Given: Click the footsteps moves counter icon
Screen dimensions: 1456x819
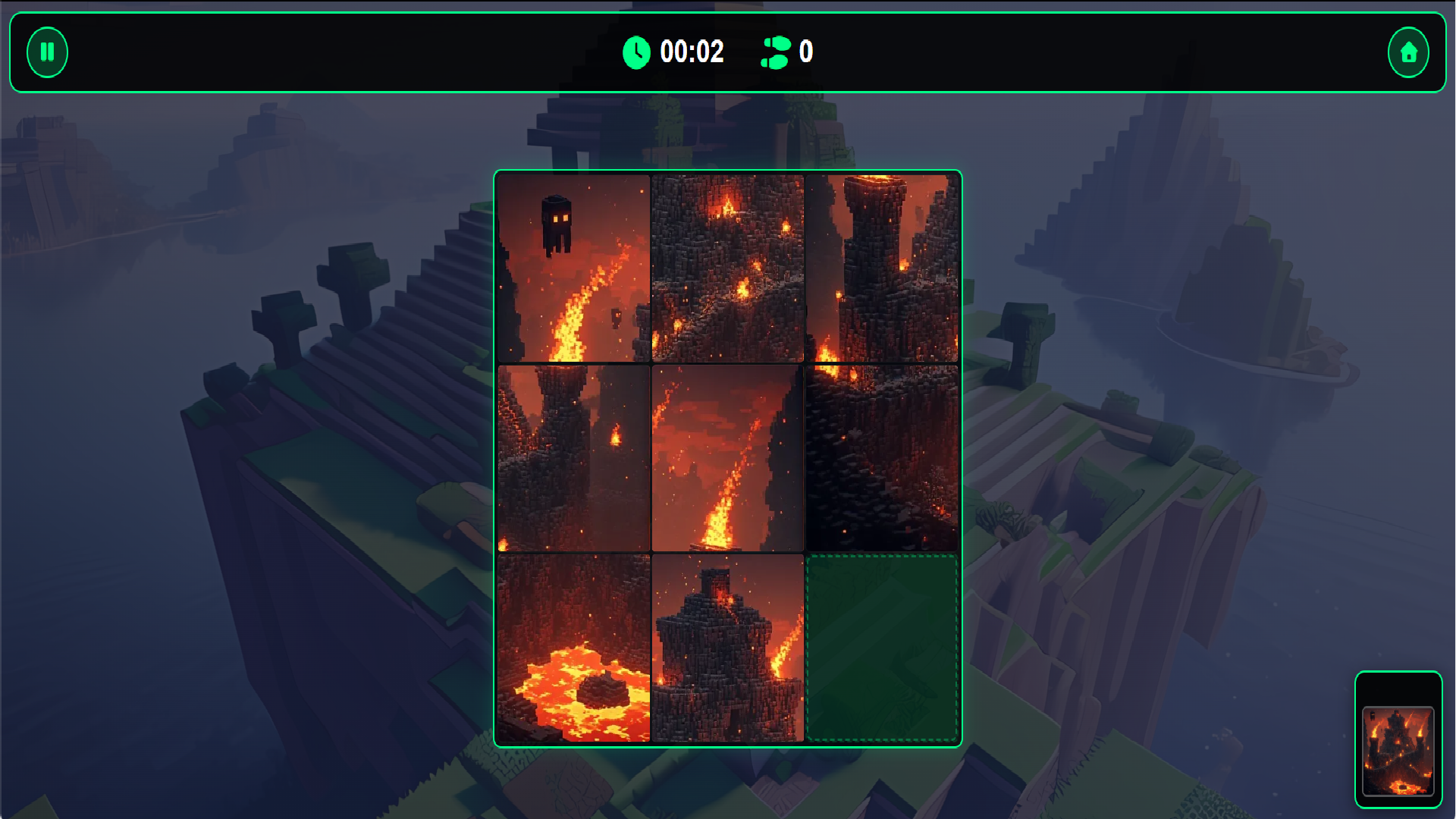Looking at the screenshot, I should pyautogui.click(x=773, y=52).
